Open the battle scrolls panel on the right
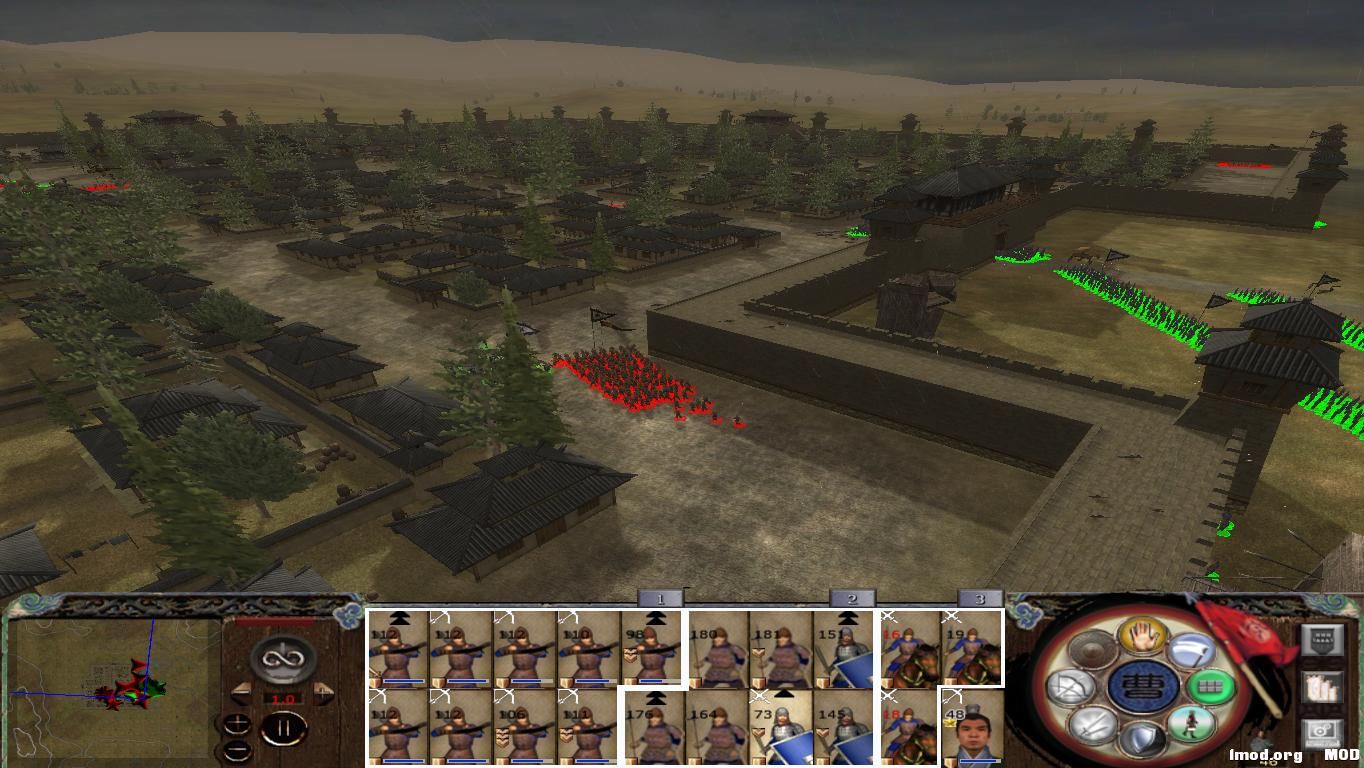Viewport: 1364px width, 768px height. point(1320,689)
